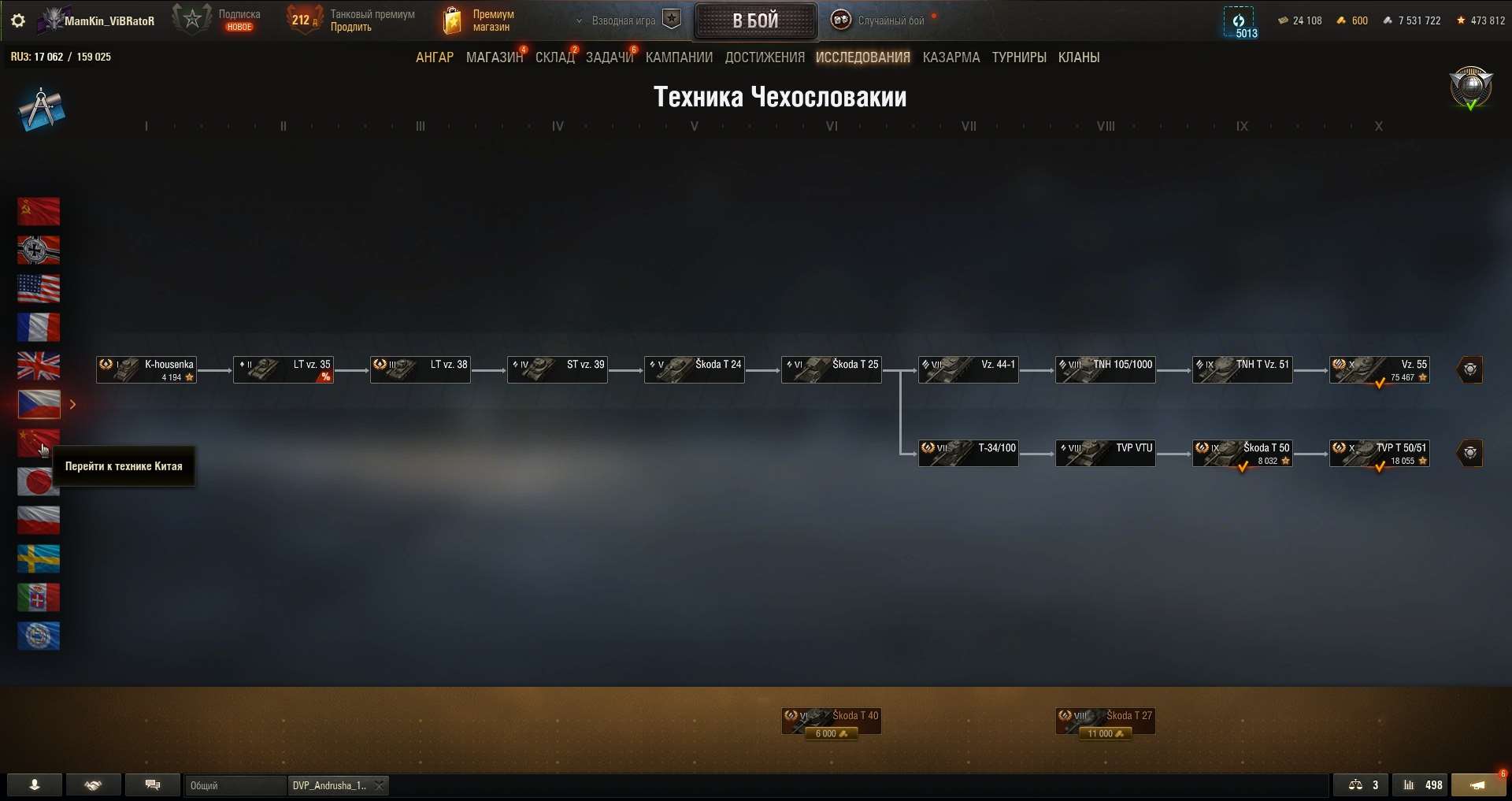Switch to USA nation flag
This screenshot has height=801, width=1512.
[38, 289]
